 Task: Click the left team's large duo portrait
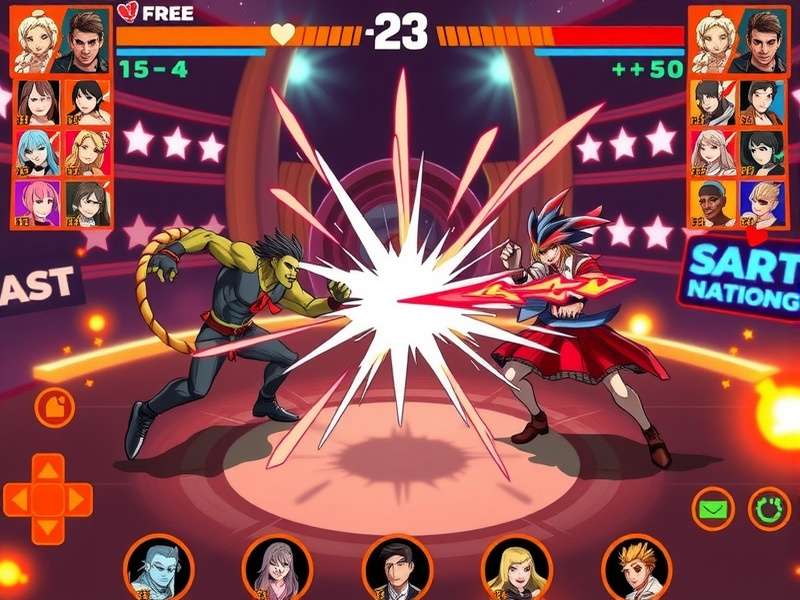[62, 40]
